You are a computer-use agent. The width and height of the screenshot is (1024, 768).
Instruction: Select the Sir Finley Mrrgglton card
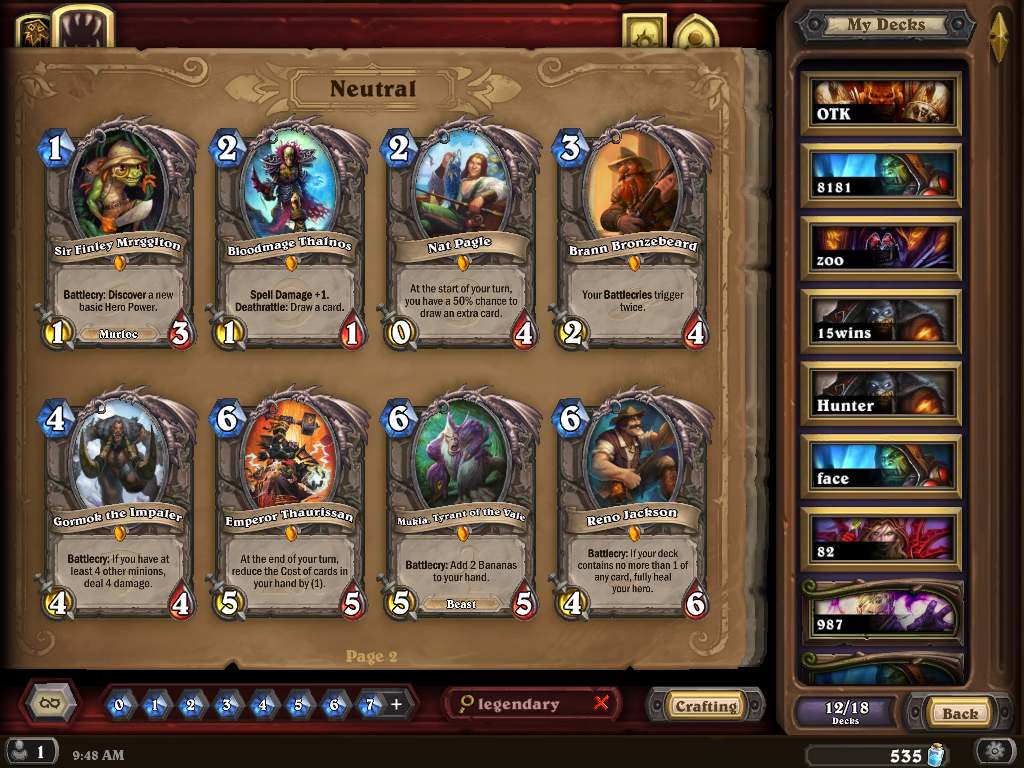click(118, 235)
